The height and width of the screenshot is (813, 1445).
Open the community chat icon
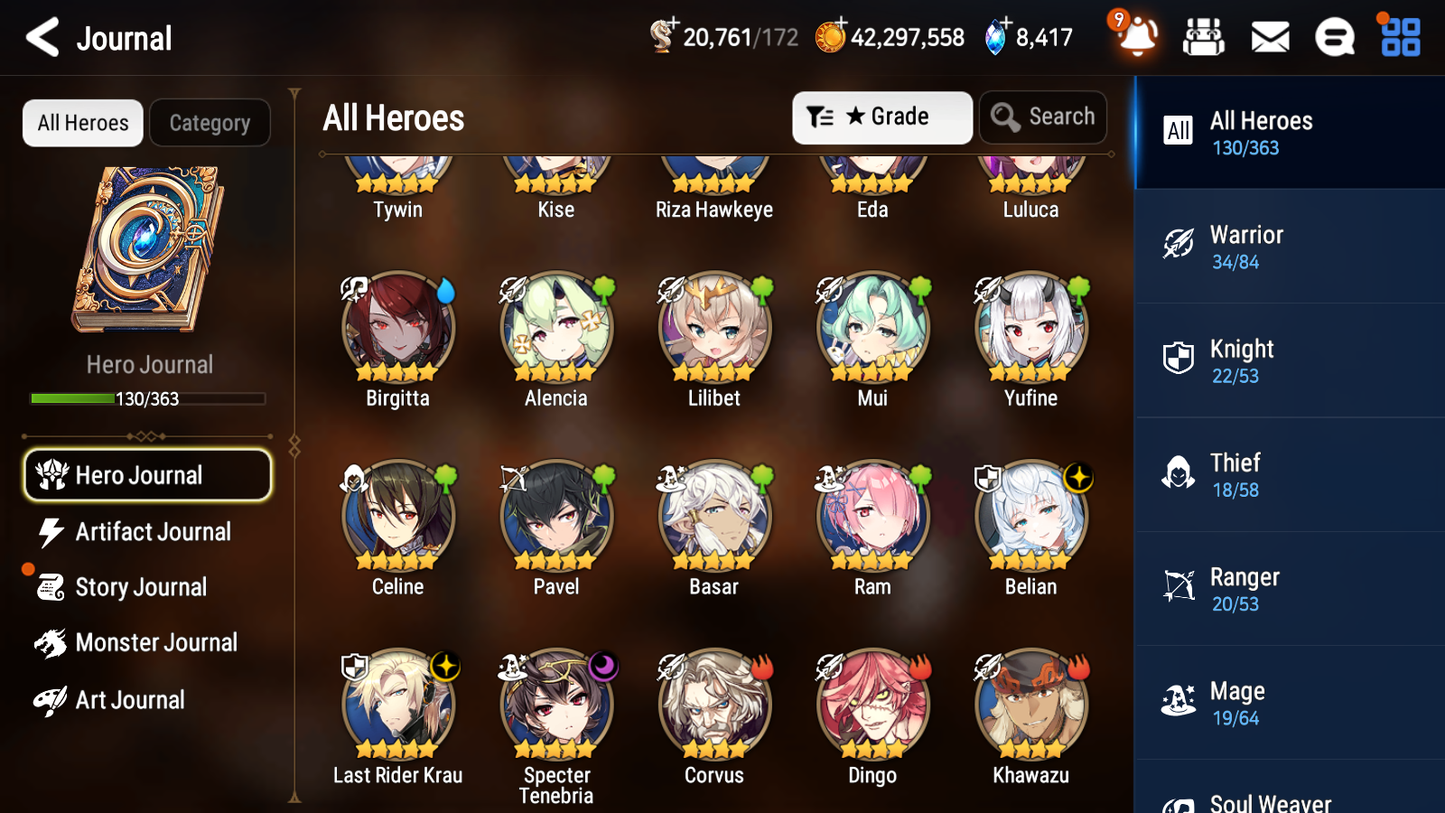(x=1334, y=36)
